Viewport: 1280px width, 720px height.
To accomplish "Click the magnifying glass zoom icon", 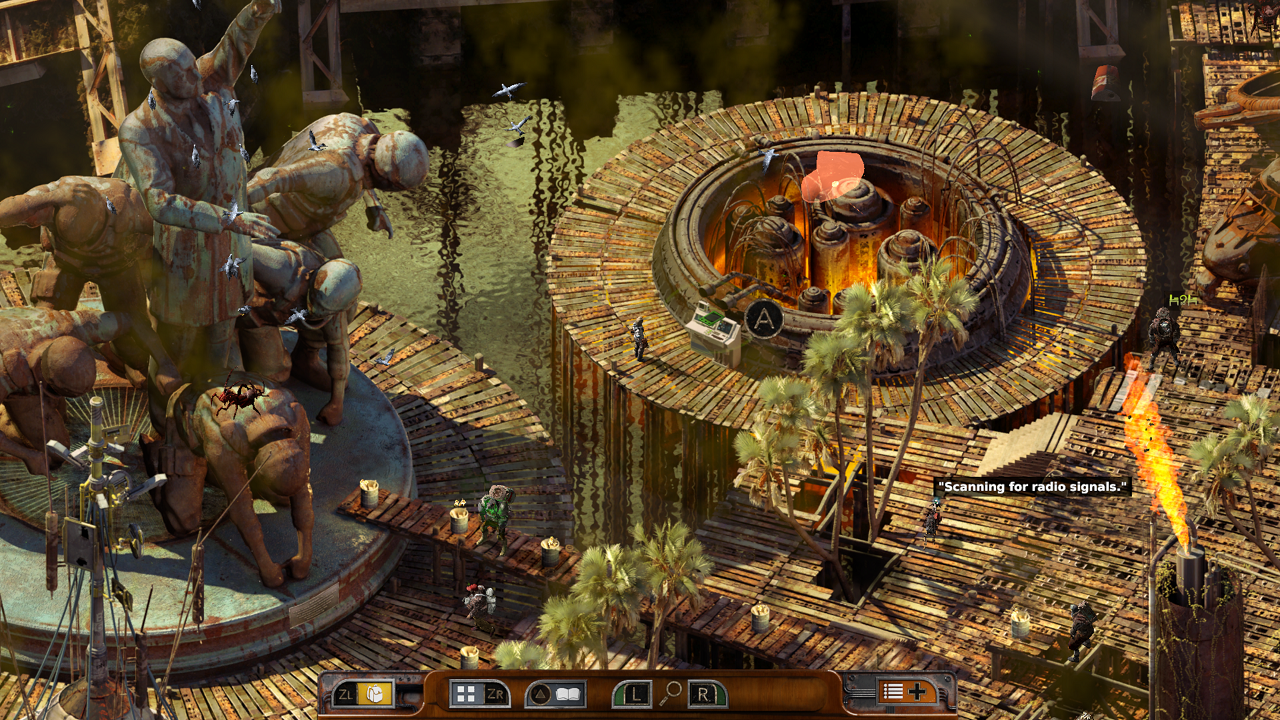I will 671,692.
